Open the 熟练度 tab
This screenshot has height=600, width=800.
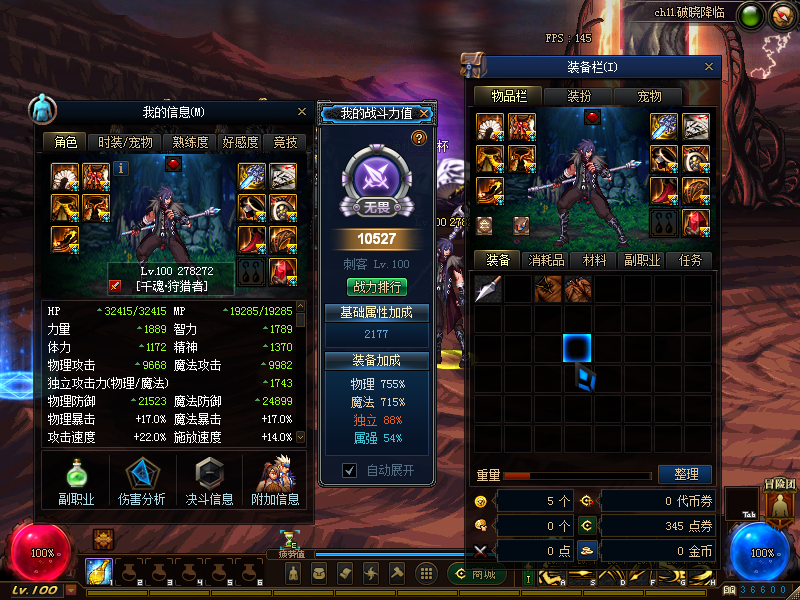pos(190,143)
